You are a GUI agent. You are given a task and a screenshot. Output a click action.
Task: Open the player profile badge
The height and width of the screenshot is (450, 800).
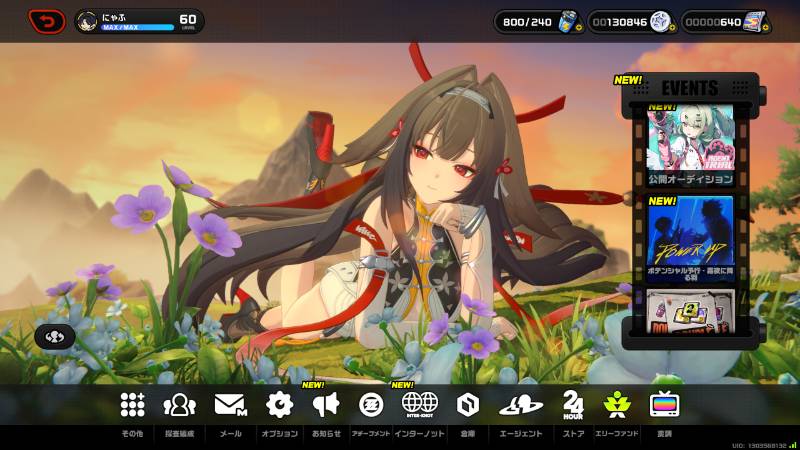139,21
